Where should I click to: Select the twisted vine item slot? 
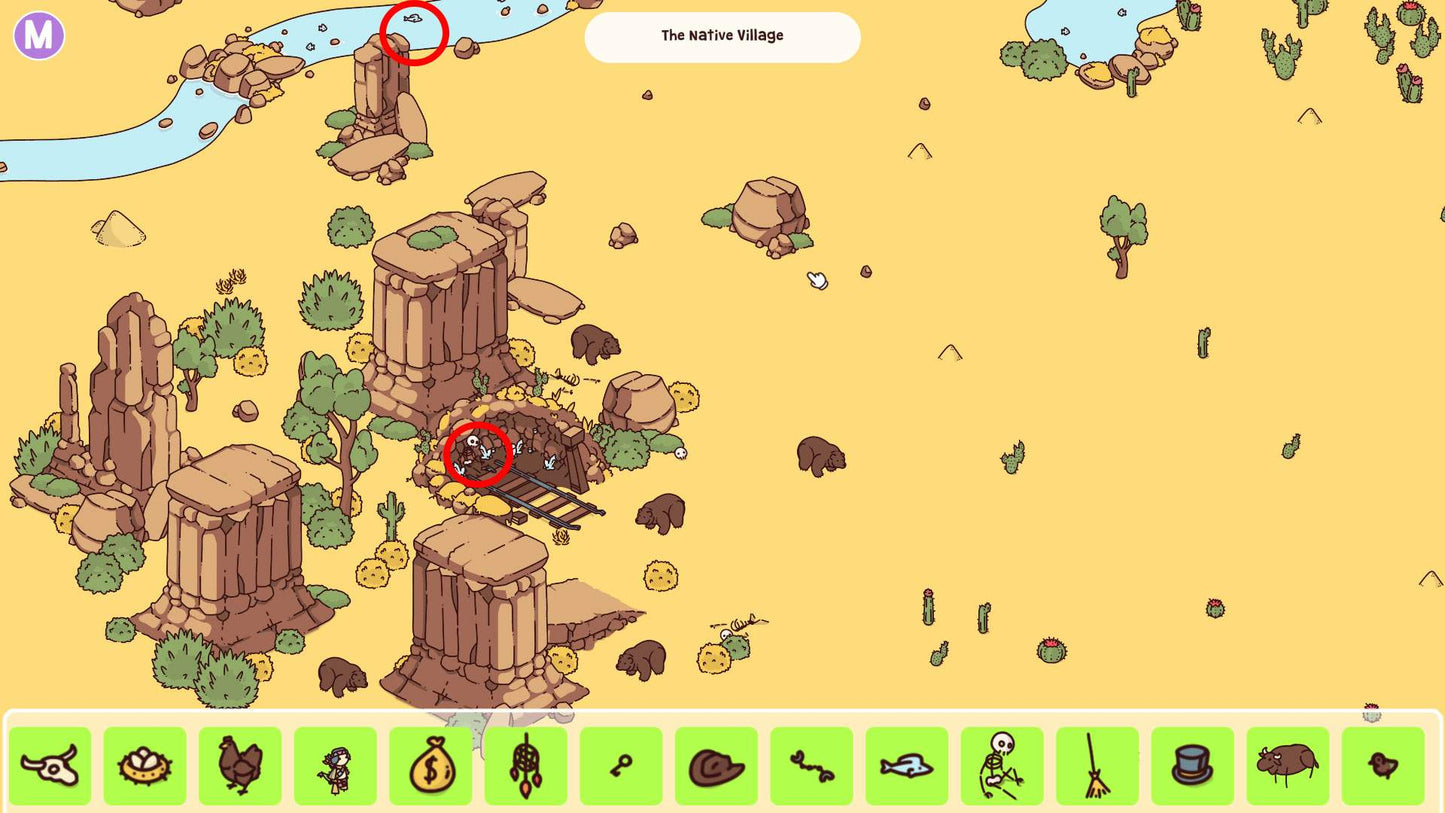[811, 766]
